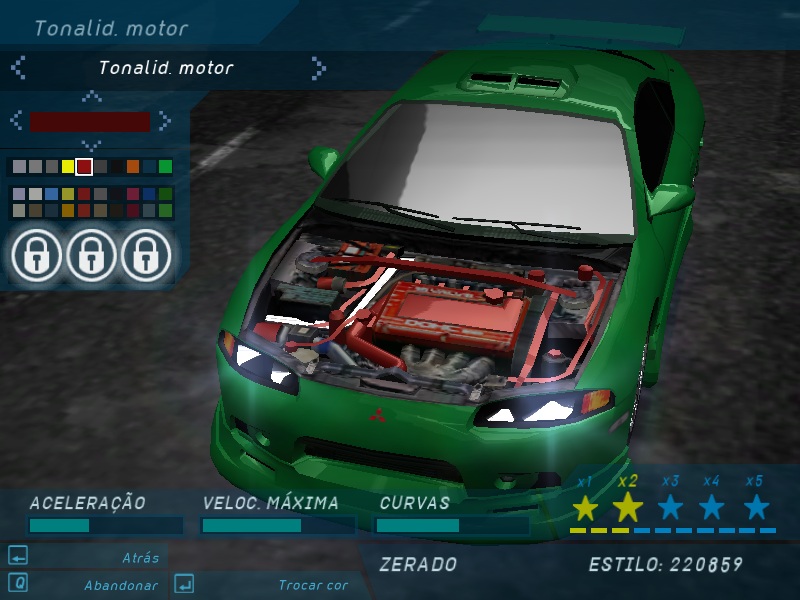Go to the previous category before Tonalid. motor
800x600 pixels.
pyautogui.click(x=18, y=68)
